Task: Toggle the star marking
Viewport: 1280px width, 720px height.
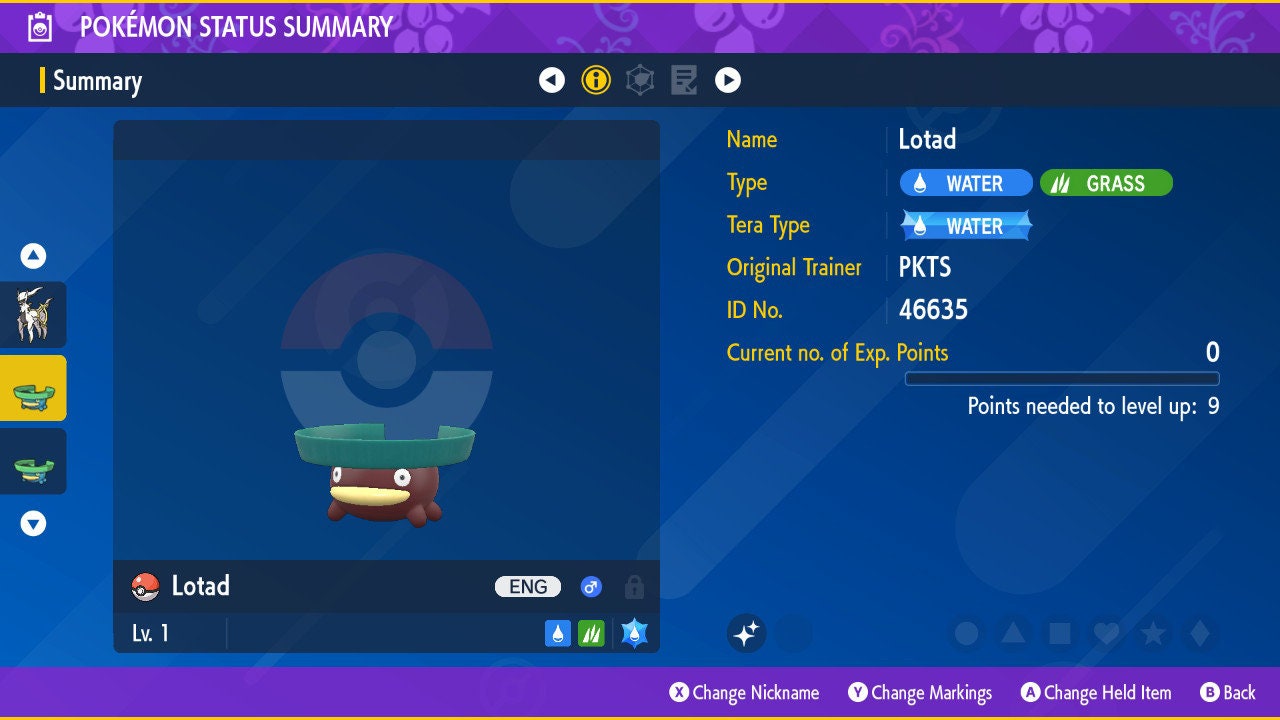Action: [x=1152, y=633]
